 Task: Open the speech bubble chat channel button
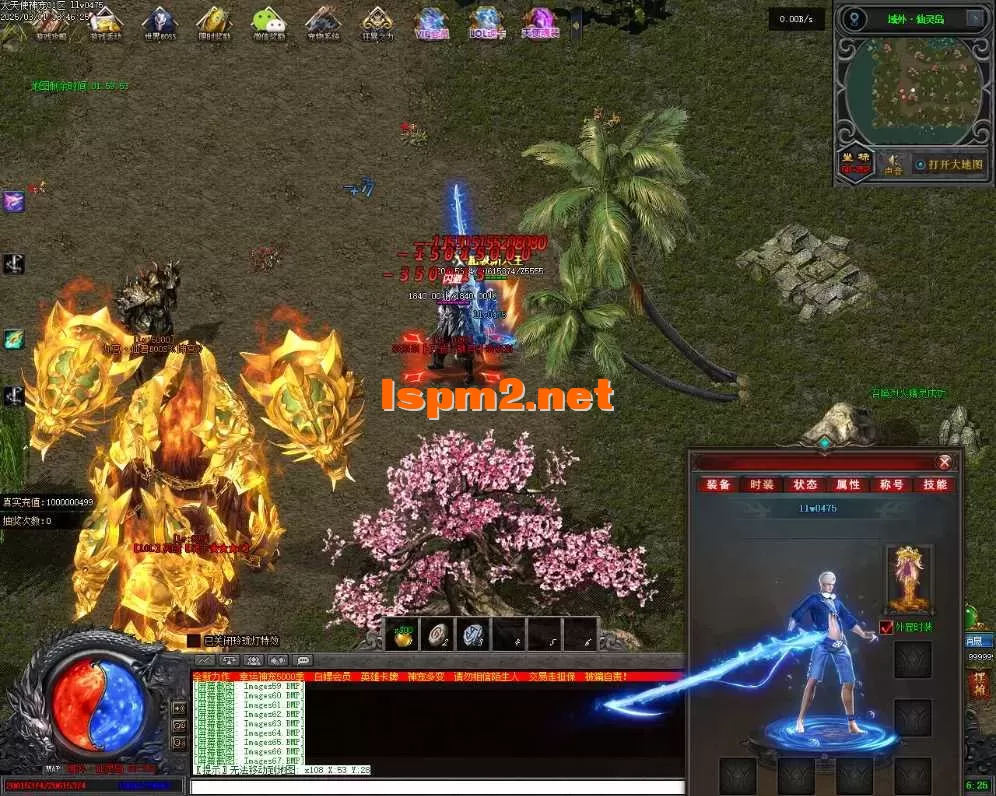[303, 660]
